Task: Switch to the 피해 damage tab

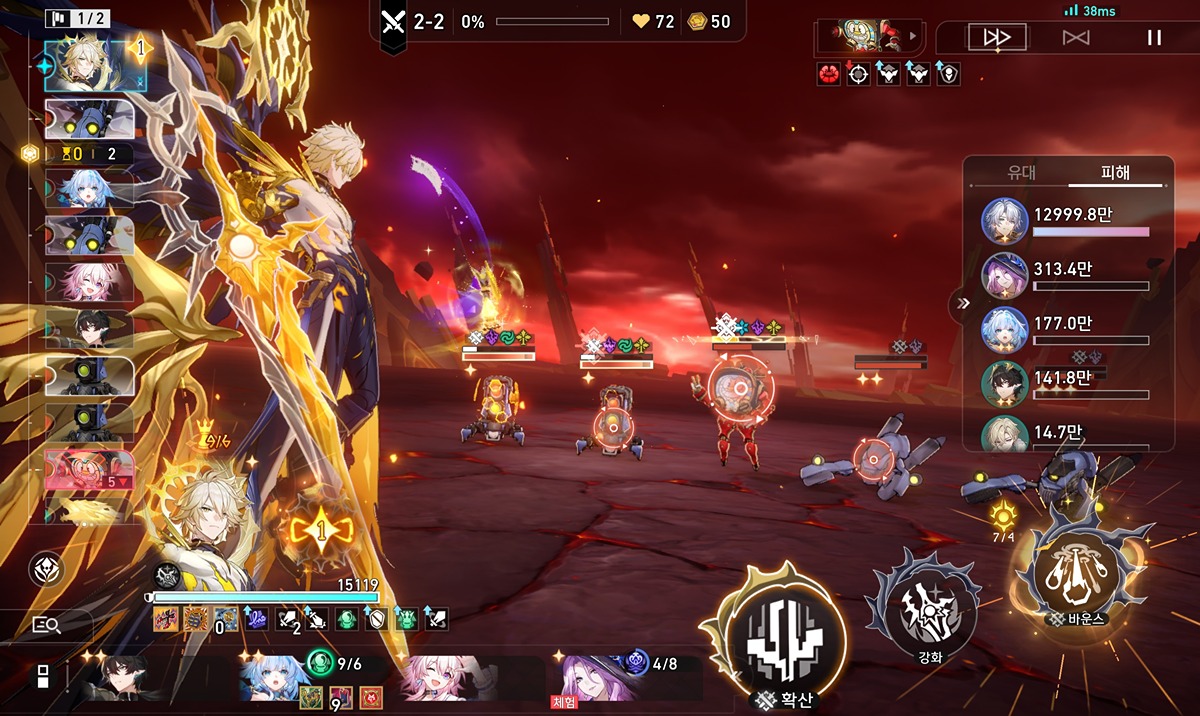Action: pyautogui.click(x=1114, y=173)
